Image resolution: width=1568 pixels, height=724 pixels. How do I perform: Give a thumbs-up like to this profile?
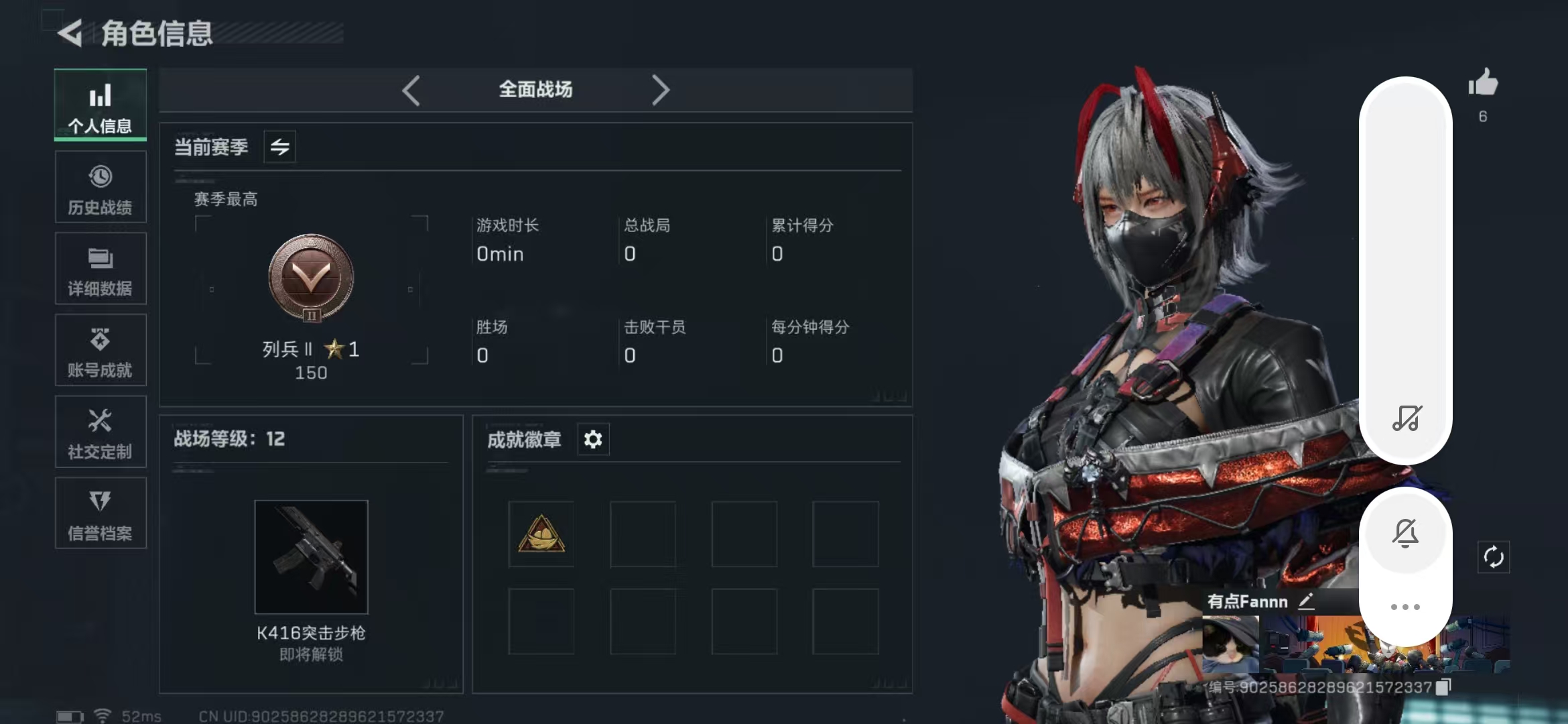point(1483,84)
